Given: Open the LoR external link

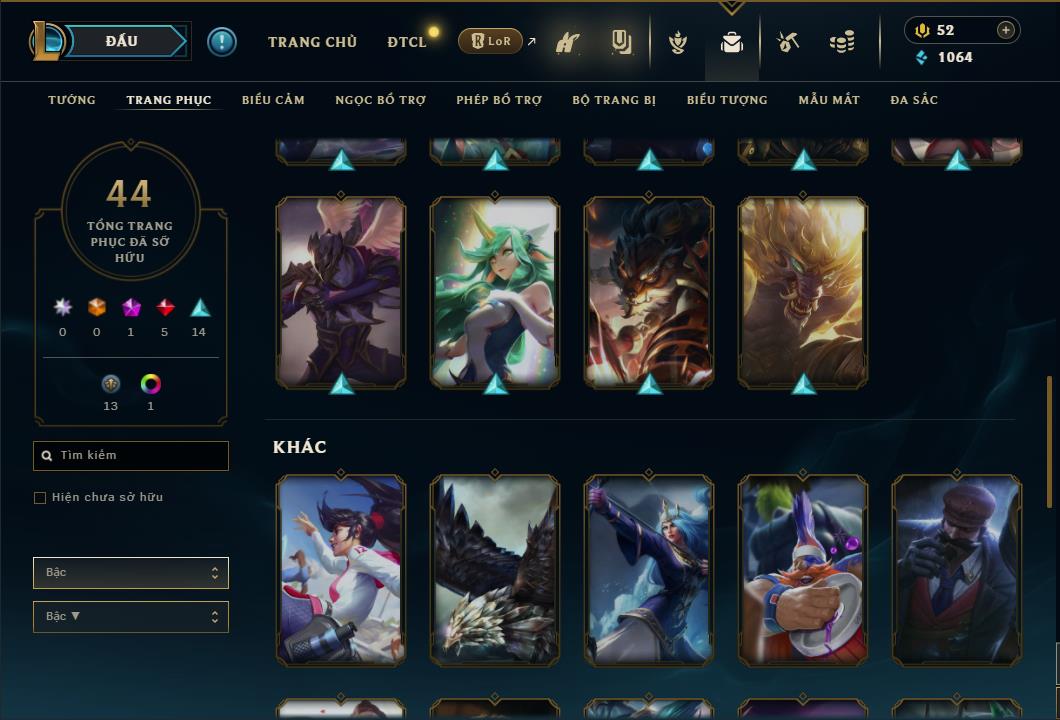Looking at the screenshot, I should tap(491, 41).
